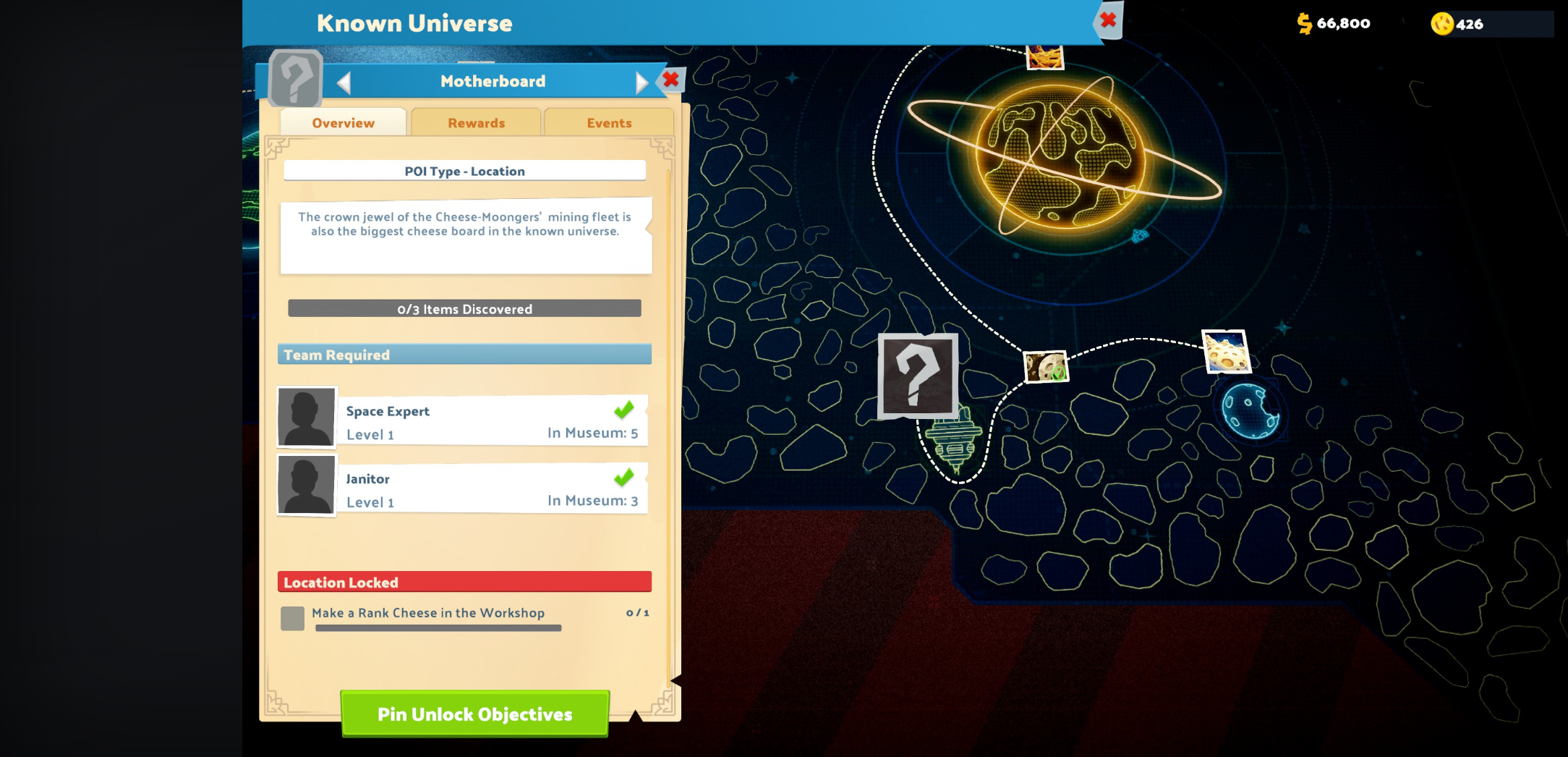Expand the Team Required section header
The height and width of the screenshot is (757, 1568).
(x=464, y=354)
